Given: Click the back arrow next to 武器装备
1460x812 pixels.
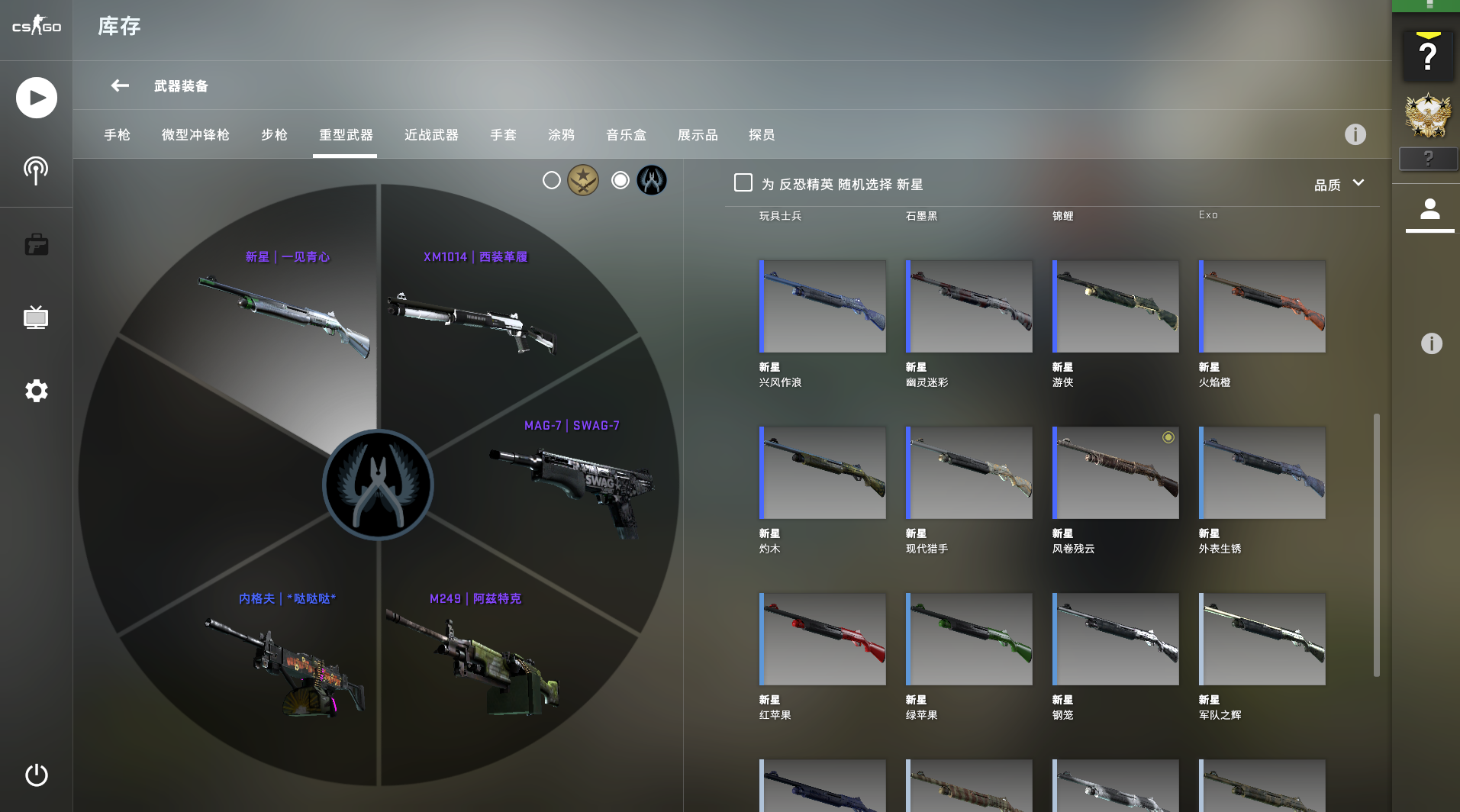Looking at the screenshot, I should (120, 85).
